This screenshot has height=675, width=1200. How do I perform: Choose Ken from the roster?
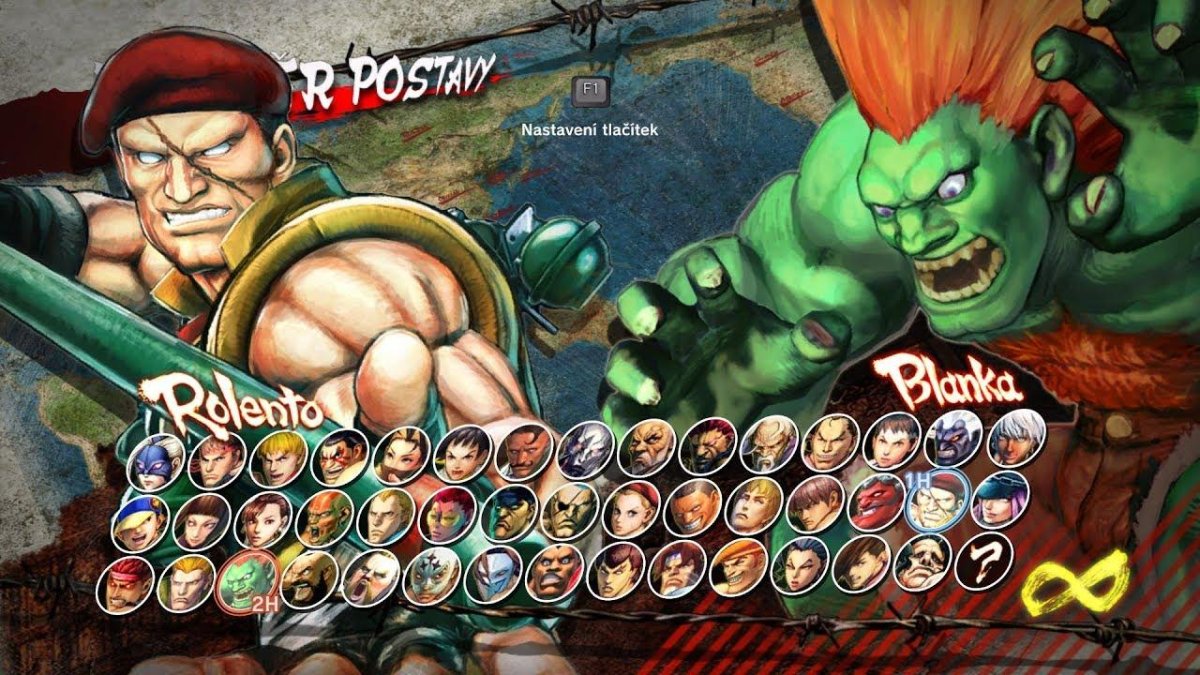[x=278, y=457]
